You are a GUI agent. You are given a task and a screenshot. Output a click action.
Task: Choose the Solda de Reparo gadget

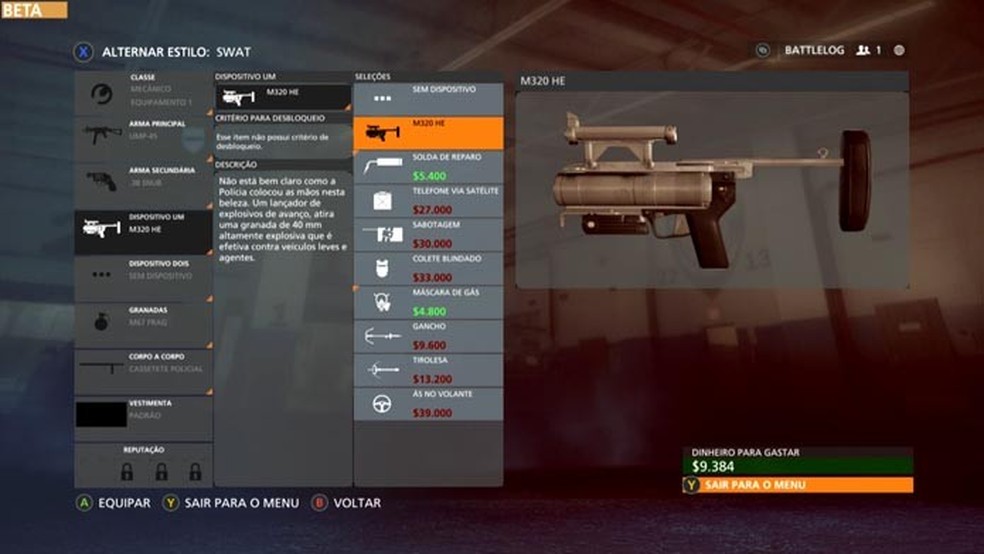pyautogui.click(x=427, y=166)
